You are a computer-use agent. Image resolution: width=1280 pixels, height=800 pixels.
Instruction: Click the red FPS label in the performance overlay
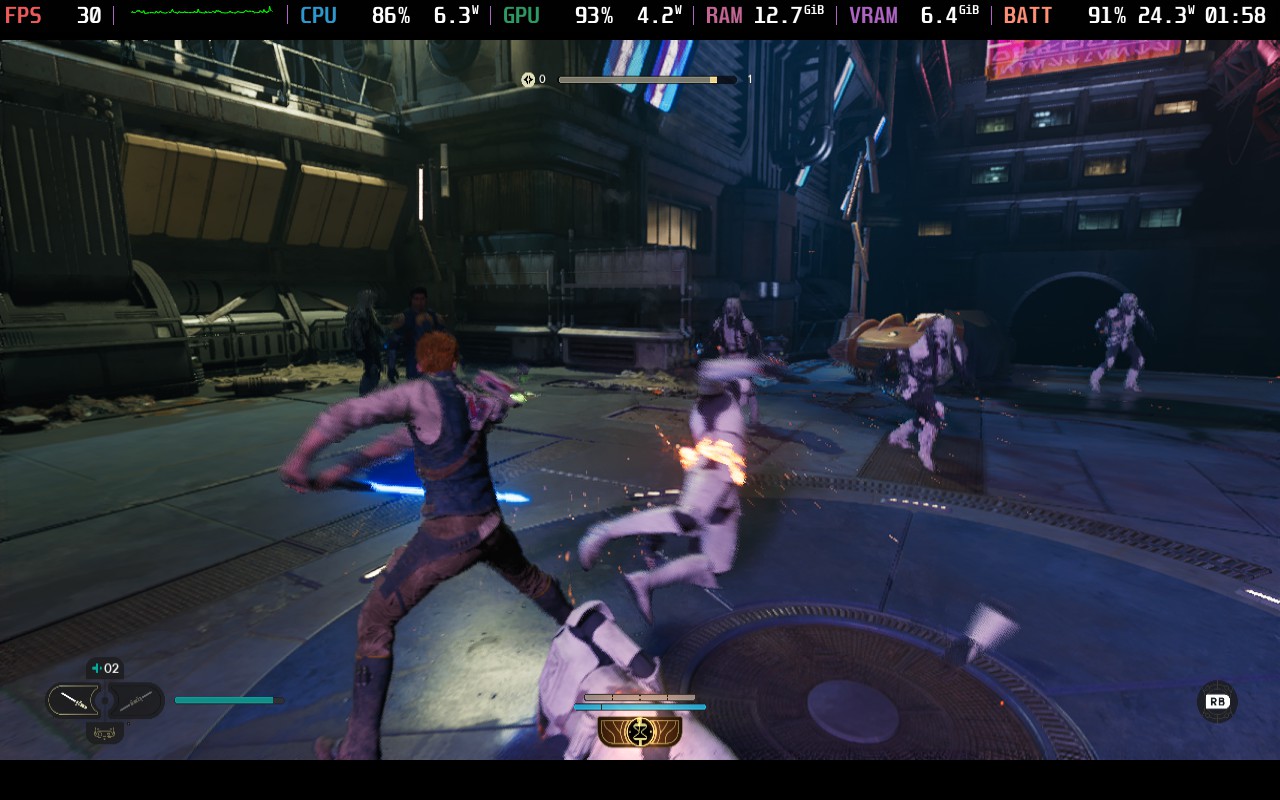tap(23, 15)
